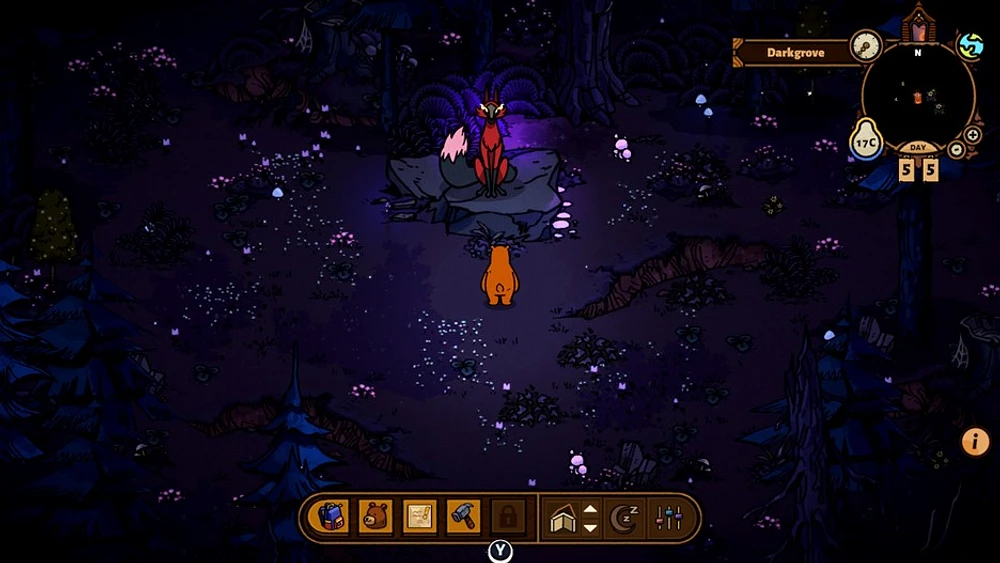Click the blue-green globe icon
The height and width of the screenshot is (563, 1000).
[970, 46]
